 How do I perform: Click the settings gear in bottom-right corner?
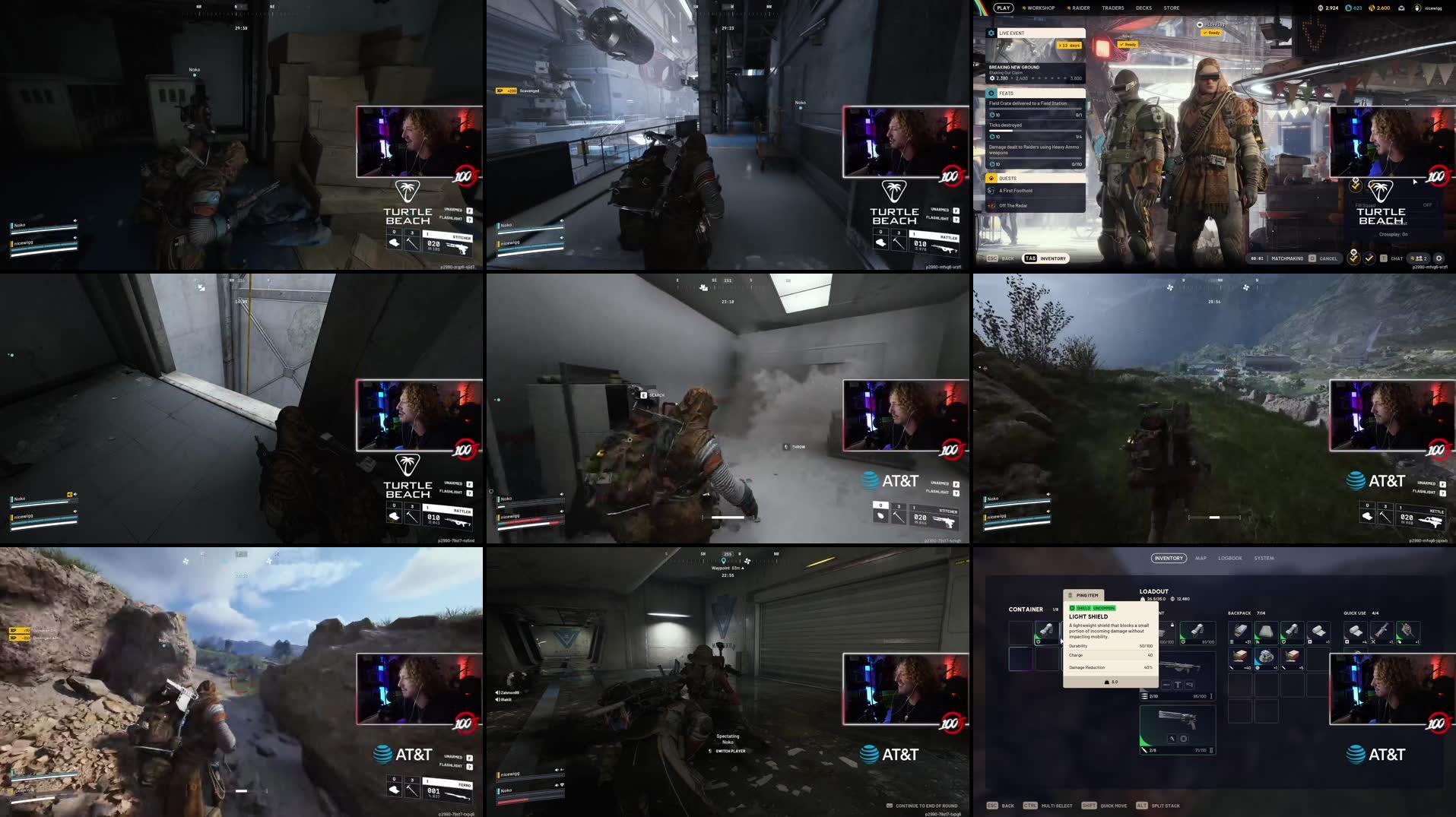point(1439,258)
